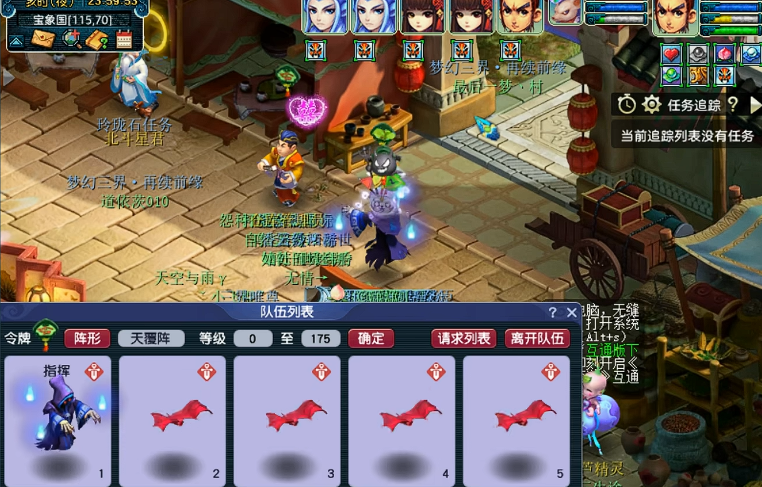Select the 指挥 leader slot with hooded ghost
Screen dimensions: 762x487
point(58,420)
